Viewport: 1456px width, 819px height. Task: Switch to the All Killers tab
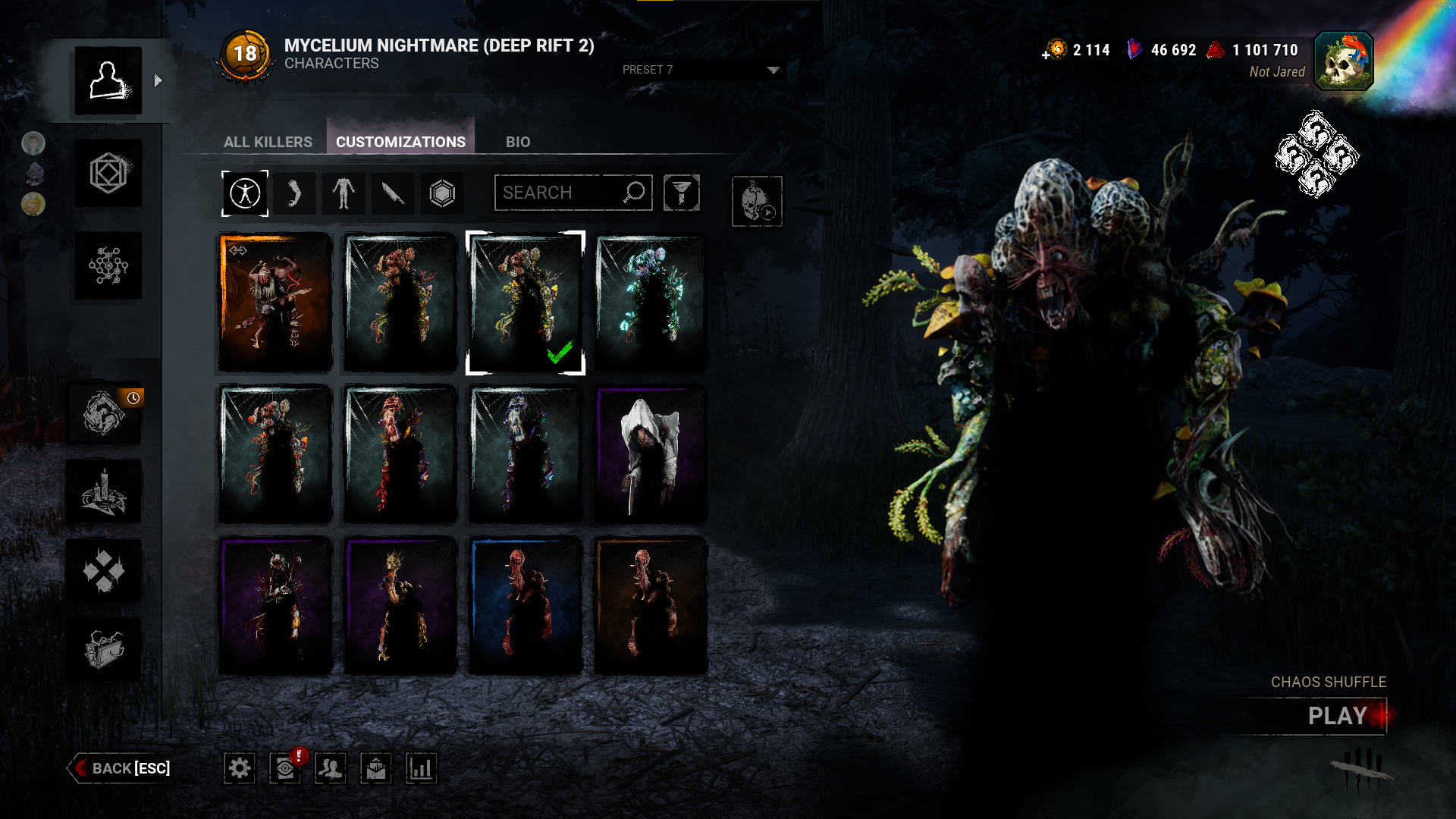268,142
